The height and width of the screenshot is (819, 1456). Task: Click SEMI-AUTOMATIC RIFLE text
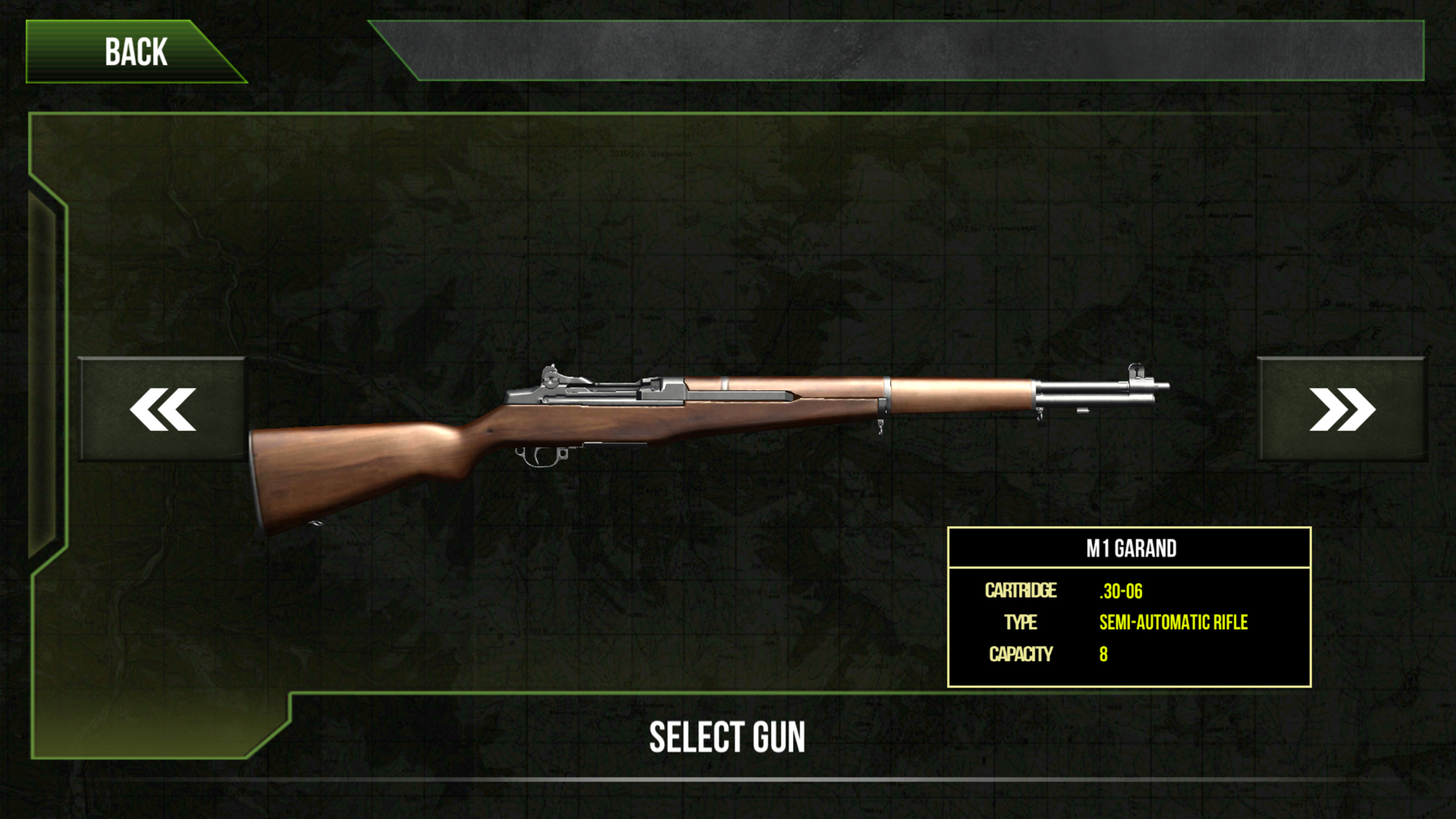click(1172, 623)
